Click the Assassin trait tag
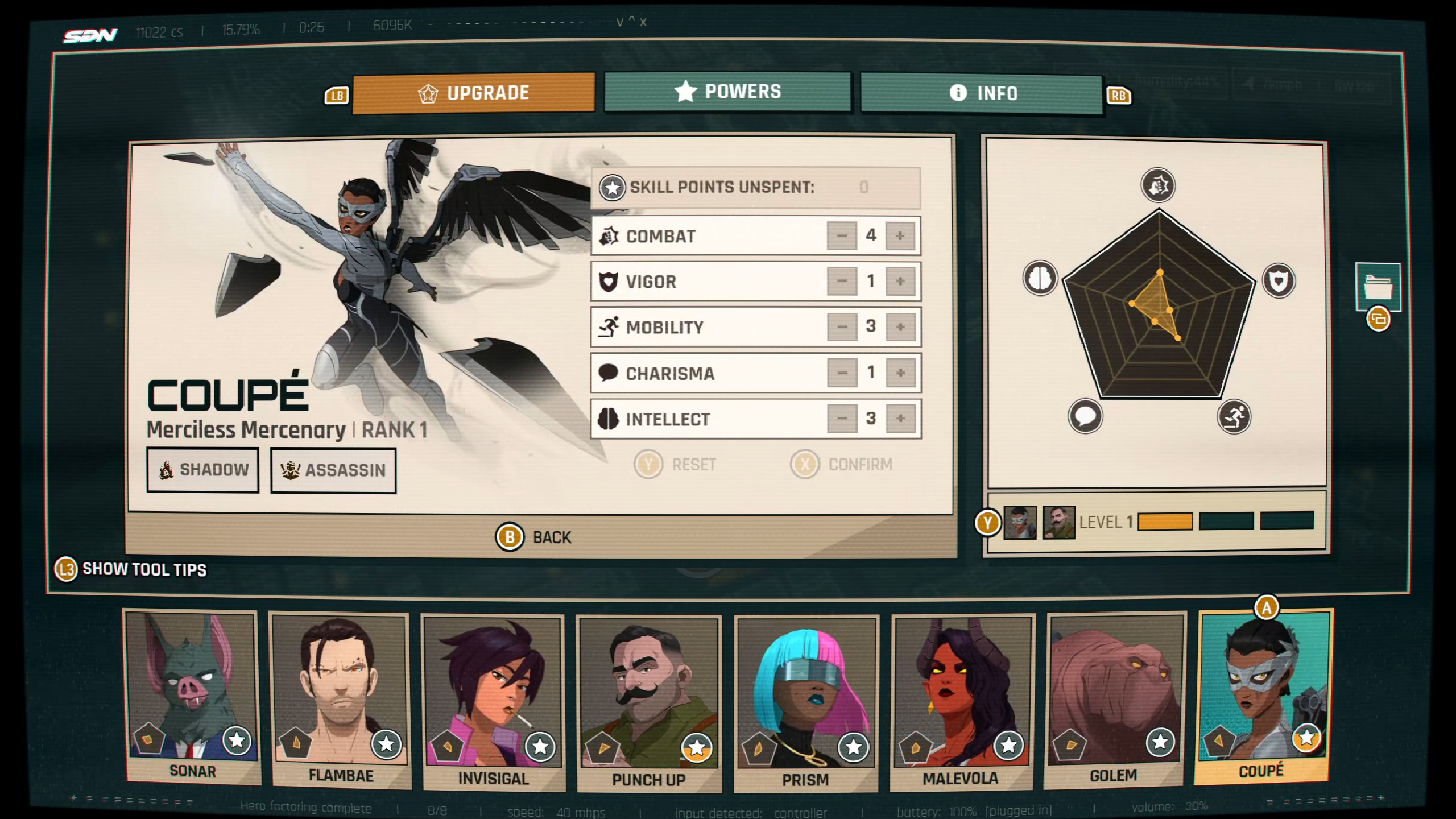The width and height of the screenshot is (1456, 819). pos(333,470)
